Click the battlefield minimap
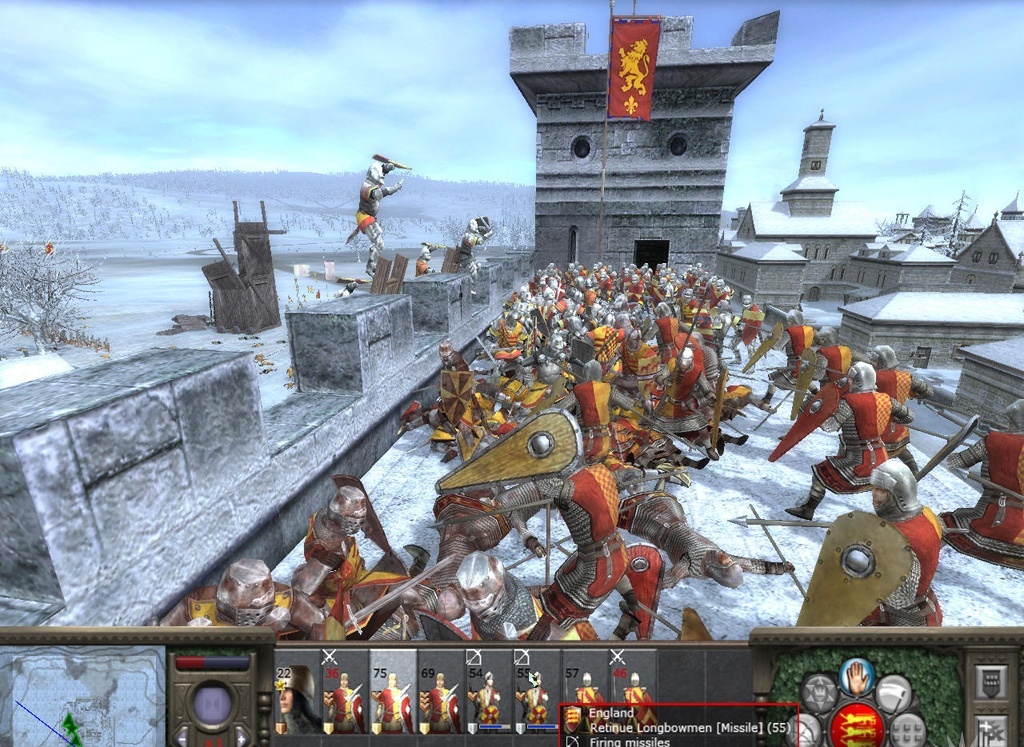The width and height of the screenshot is (1024, 747). coord(82,697)
